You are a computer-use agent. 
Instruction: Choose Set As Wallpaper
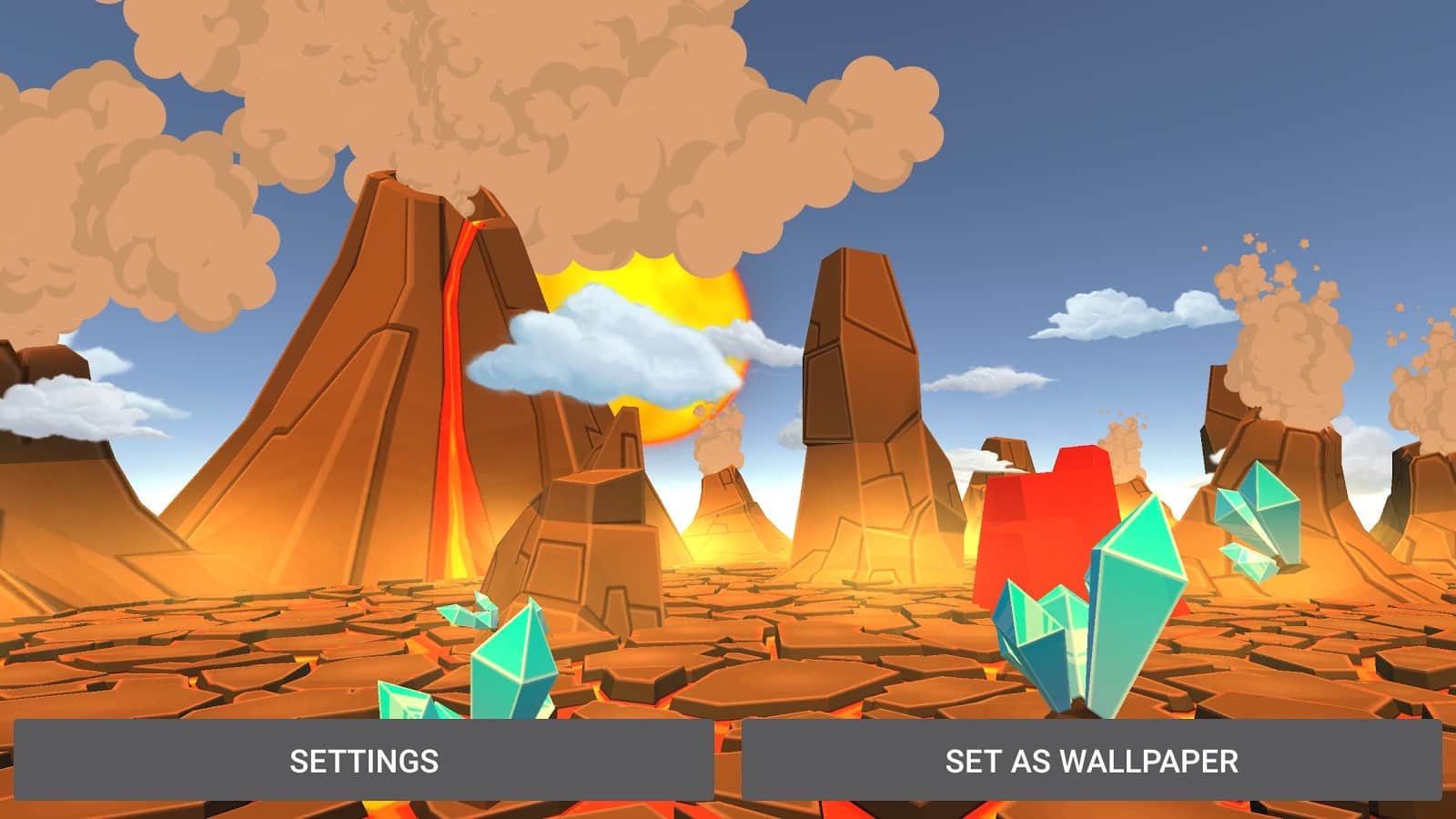point(1091,761)
